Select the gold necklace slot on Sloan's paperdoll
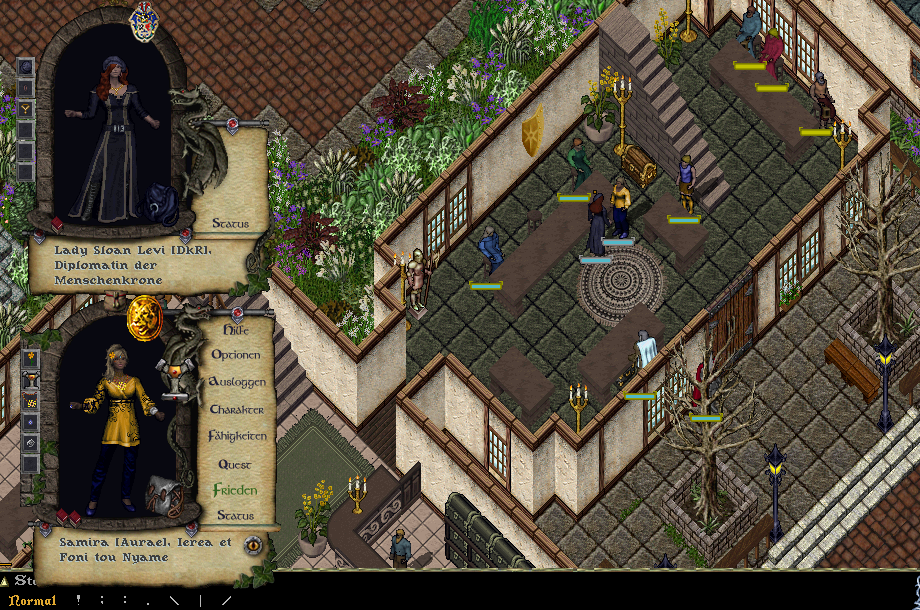 click(x=26, y=108)
